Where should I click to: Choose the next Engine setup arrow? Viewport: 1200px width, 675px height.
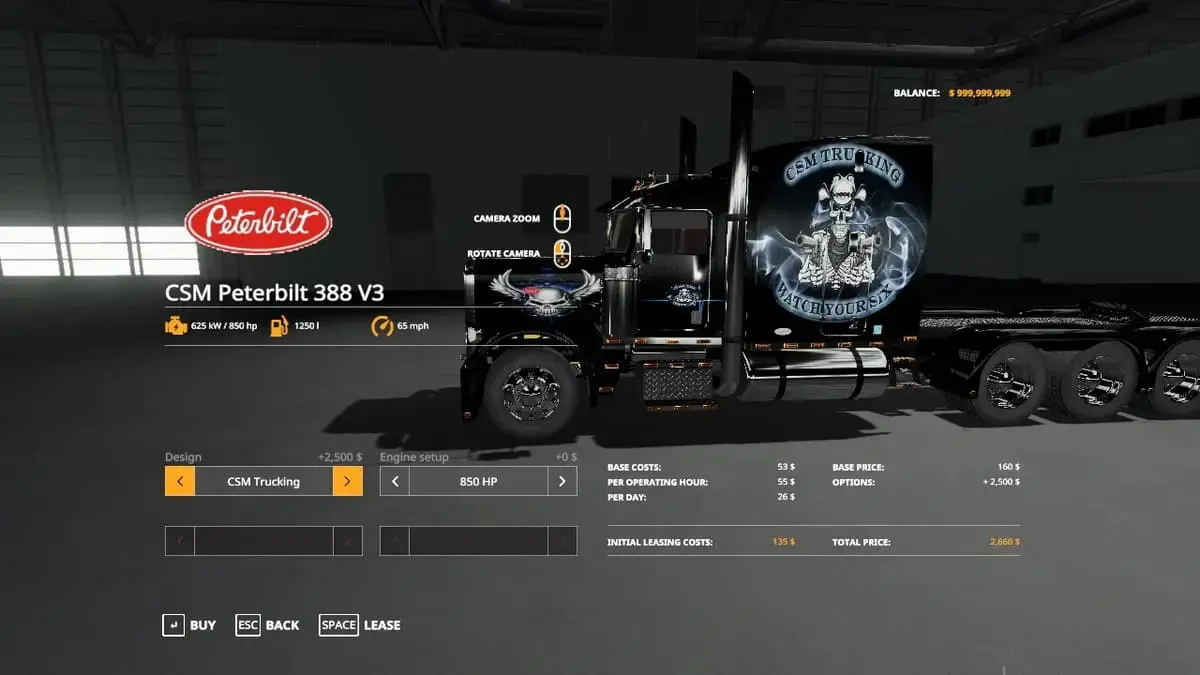pyautogui.click(x=562, y=481)
